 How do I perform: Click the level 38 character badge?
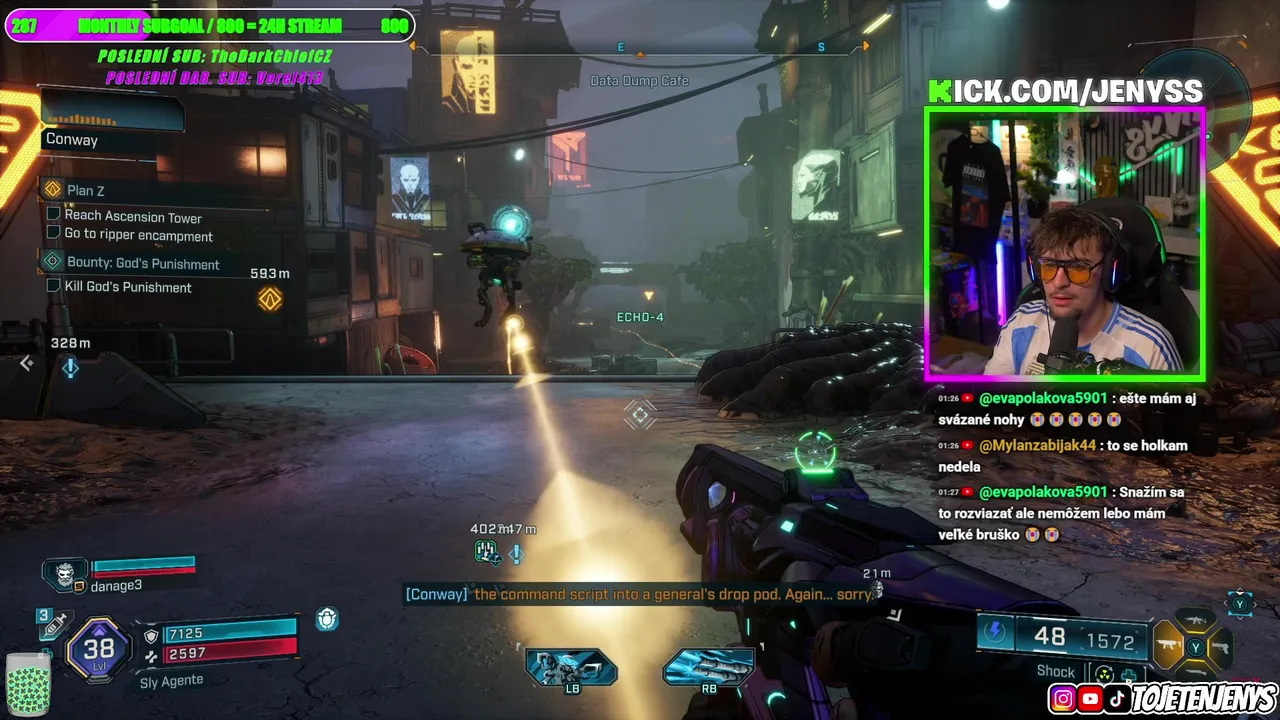click(x=98, y=649)
